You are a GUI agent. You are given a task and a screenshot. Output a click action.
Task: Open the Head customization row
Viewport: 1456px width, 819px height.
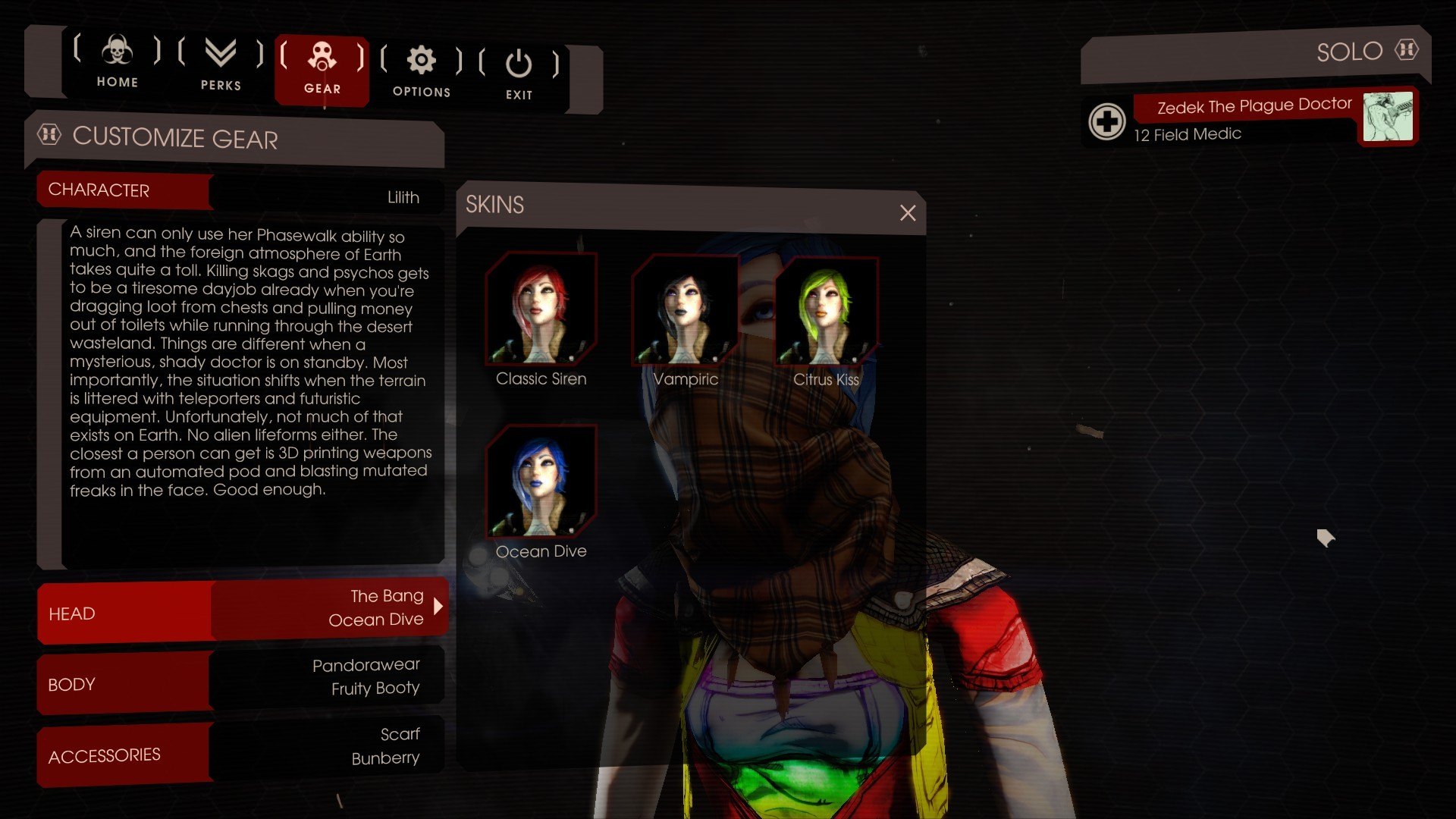[x=241, y=610]
